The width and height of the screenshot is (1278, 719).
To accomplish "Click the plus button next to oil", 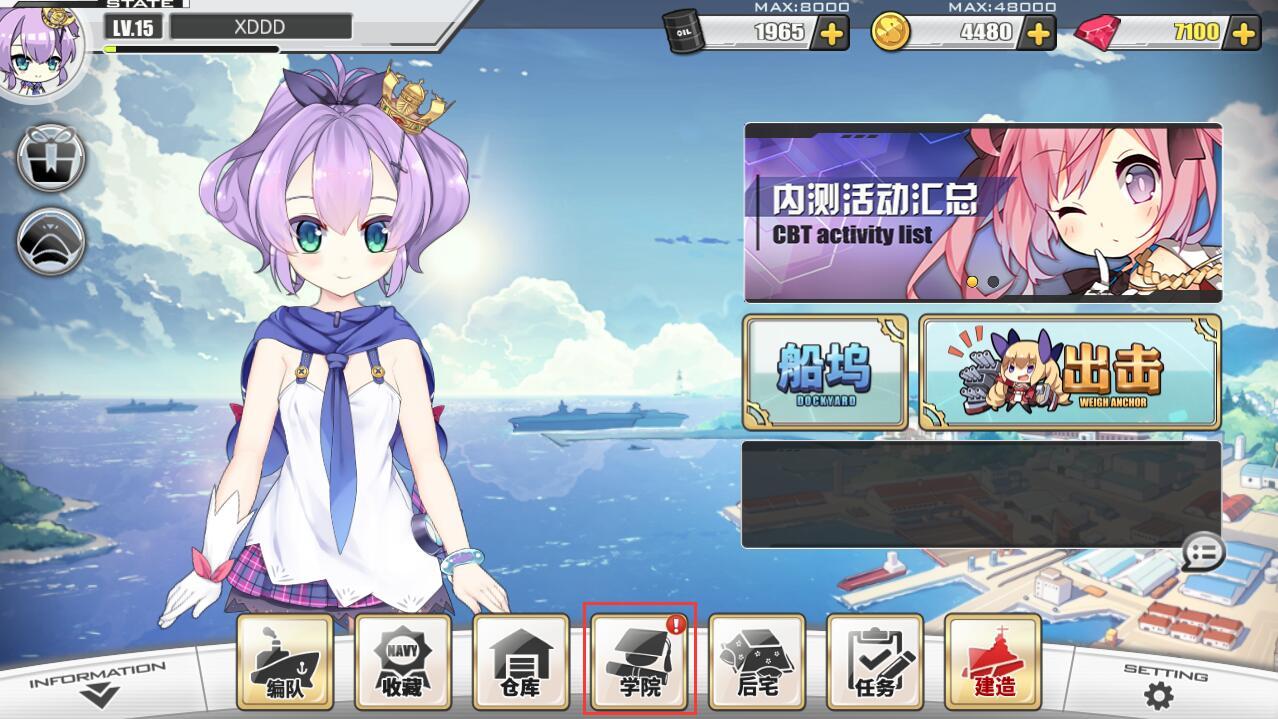I will click(832, 34).
